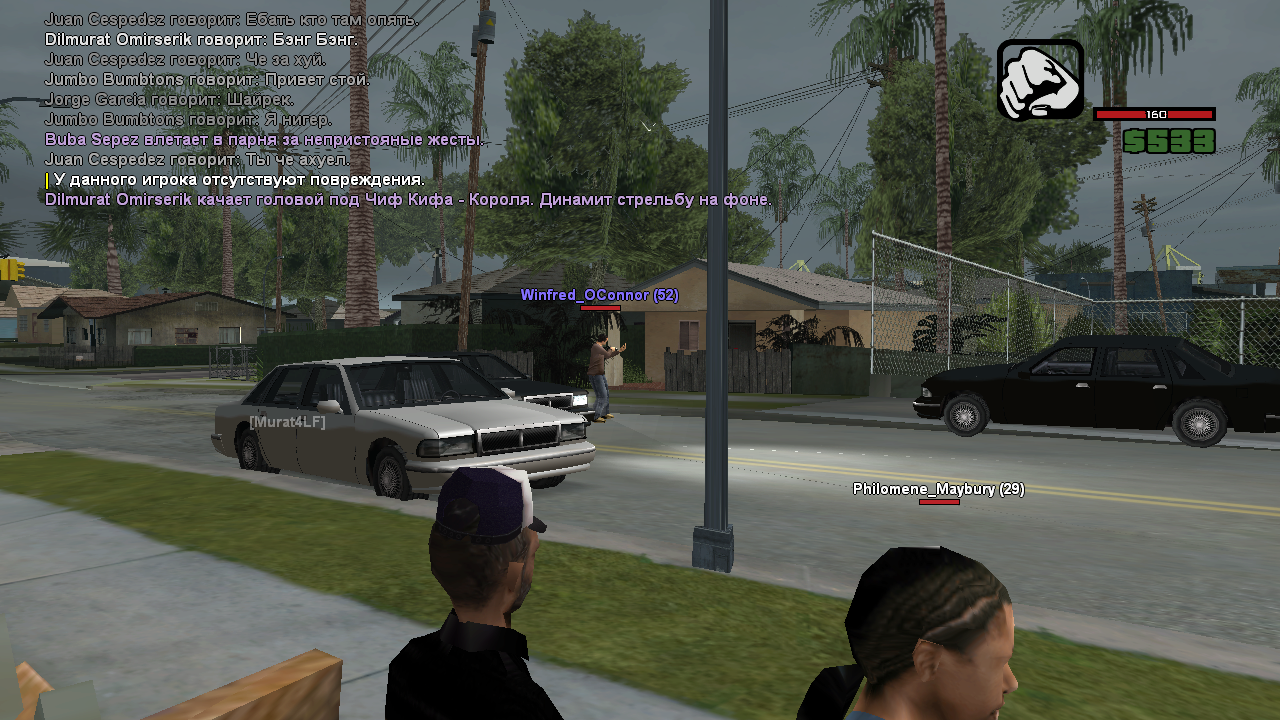Screen dimensions: 1280x720
Task: Select the Winfred_OConnor player name tag
Action: pyautogui.click(x=599, y=295)
